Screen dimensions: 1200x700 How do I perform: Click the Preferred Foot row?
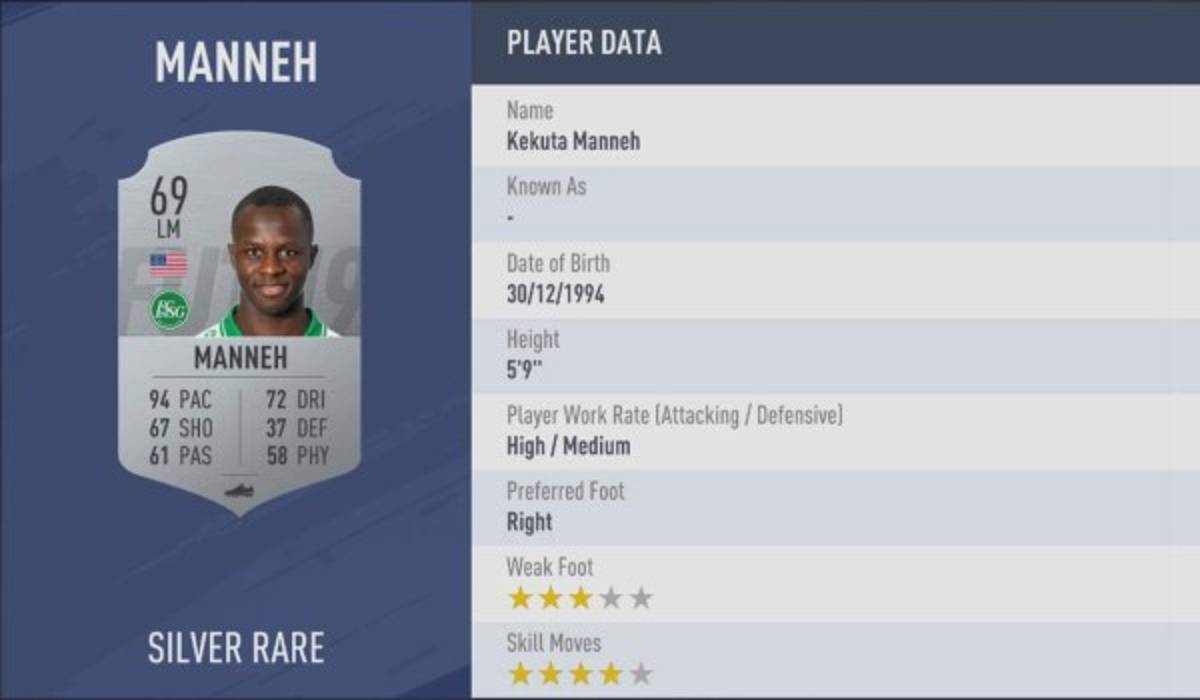click(x=835, y=507)
